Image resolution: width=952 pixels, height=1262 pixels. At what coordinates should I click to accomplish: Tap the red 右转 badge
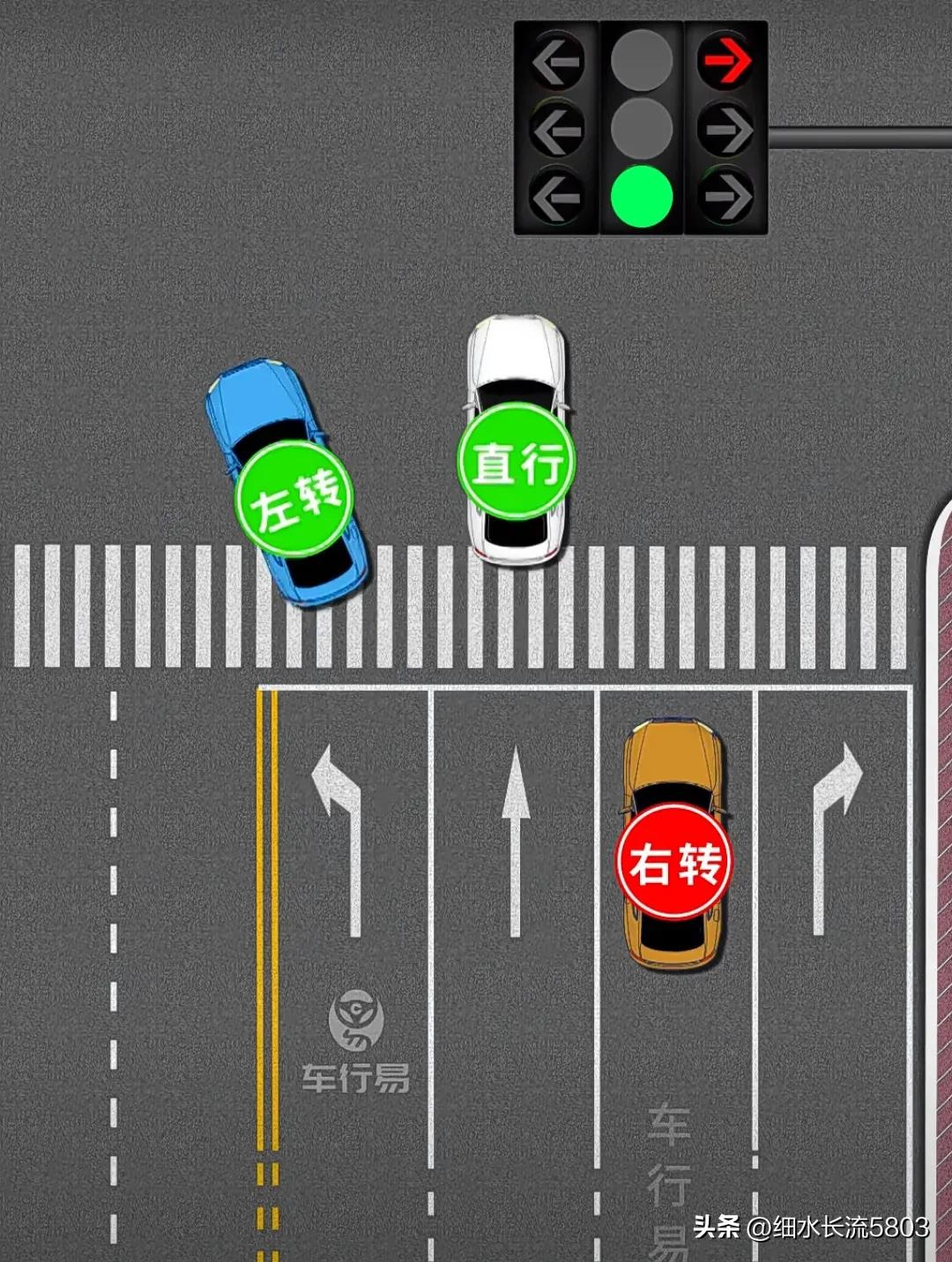674,862
